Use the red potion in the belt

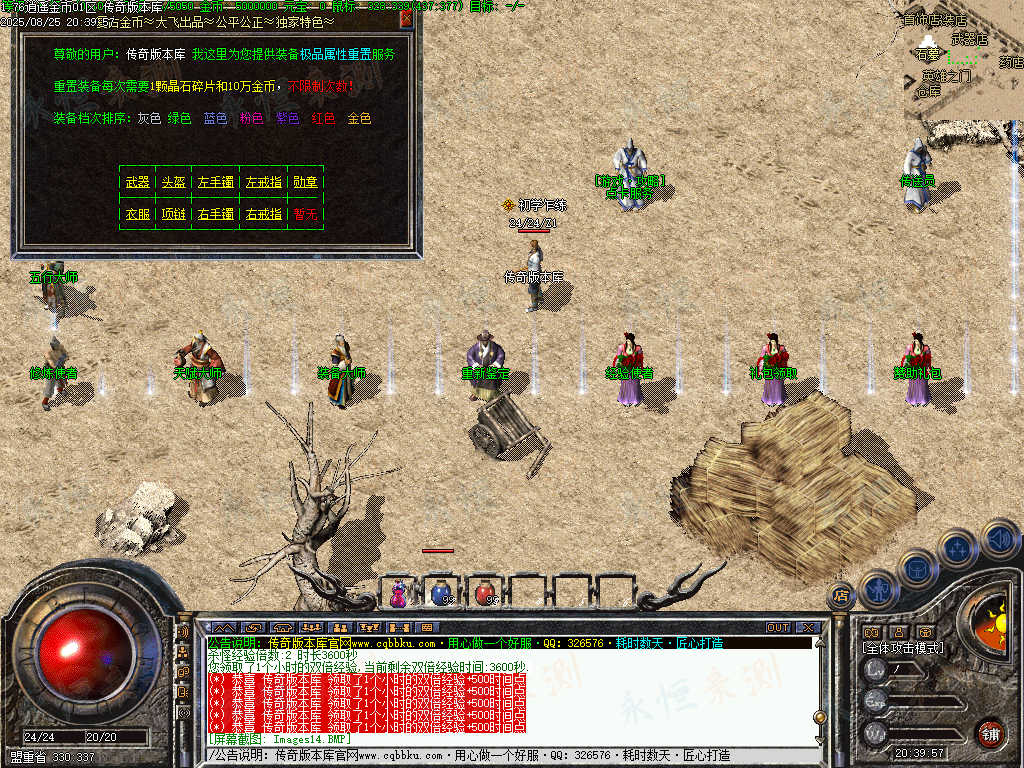click(x=485, y=593)
